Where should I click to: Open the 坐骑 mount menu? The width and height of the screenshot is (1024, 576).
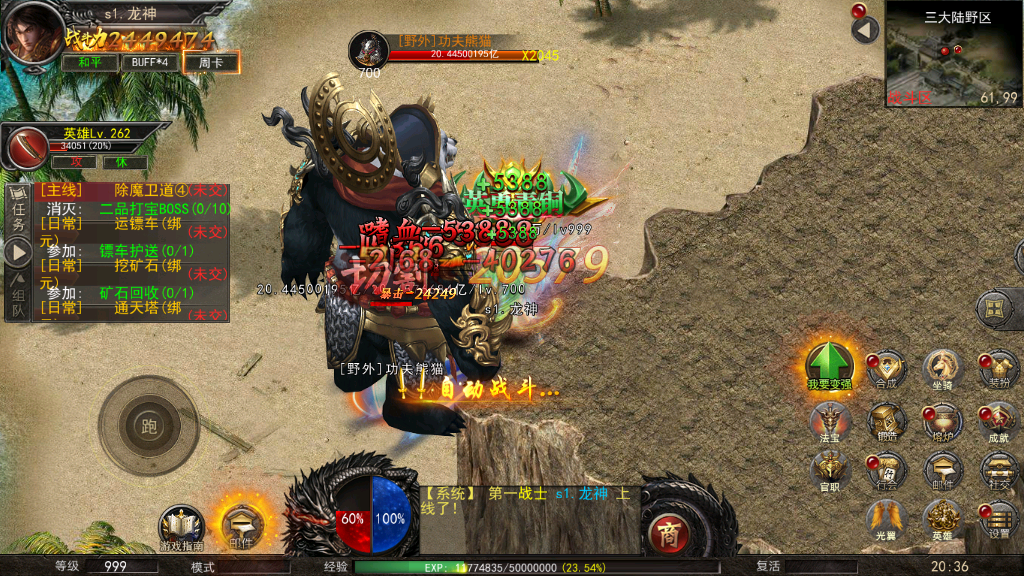pyautogui.click(x=941, y=368)
